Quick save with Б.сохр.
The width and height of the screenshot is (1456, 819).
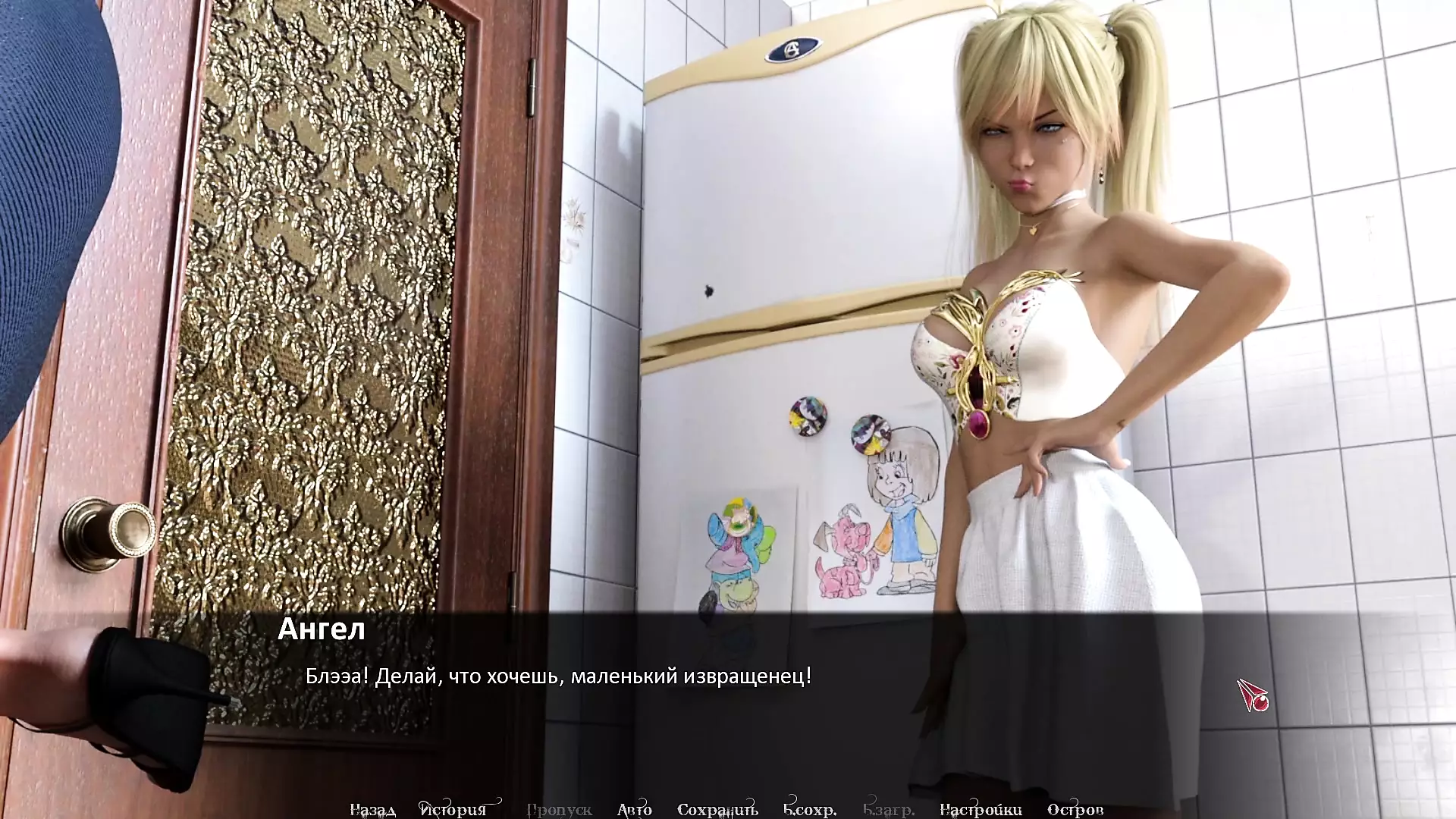pyautogui.click(x=809, y=810)
